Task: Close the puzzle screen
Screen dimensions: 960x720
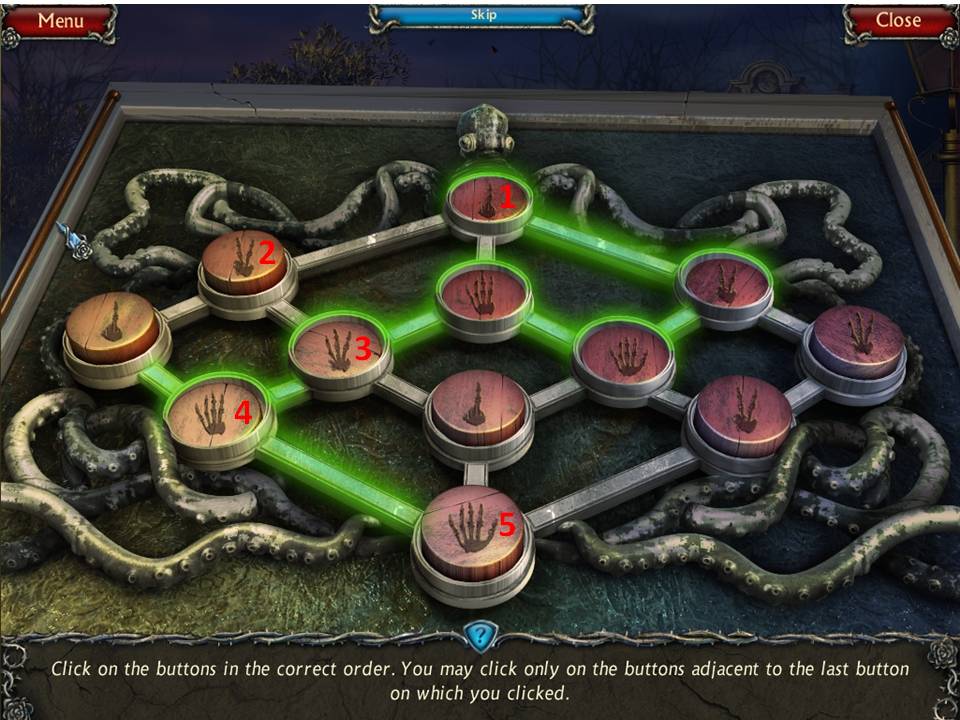Action: pyautogui.click(x=897, y=21)
